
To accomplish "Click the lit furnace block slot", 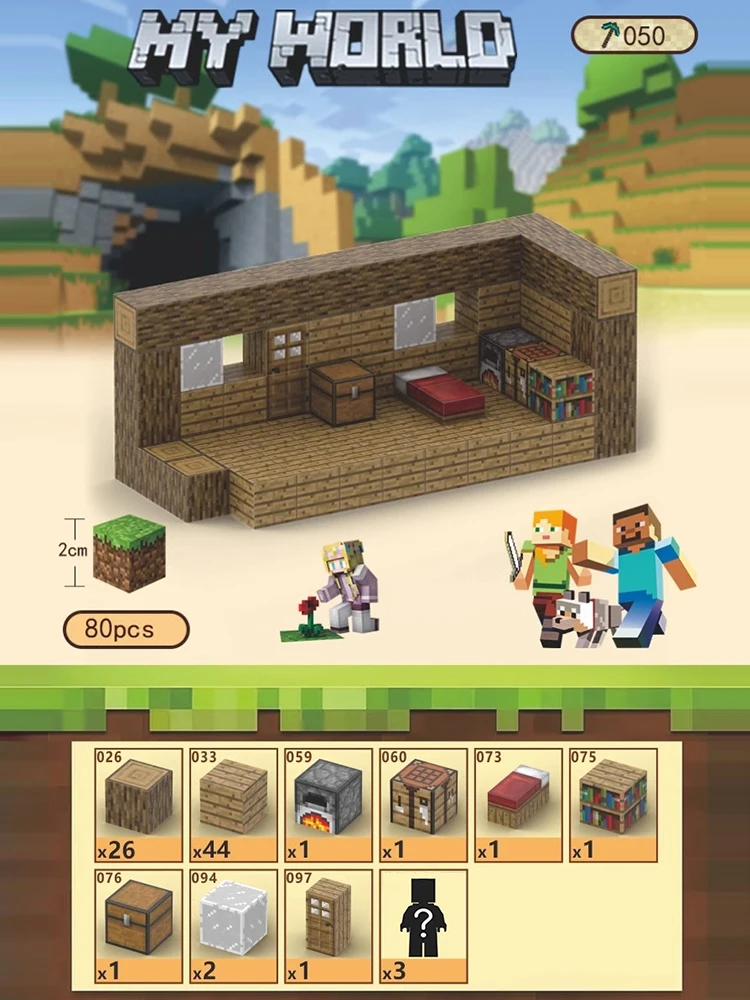I will point(329,805).
